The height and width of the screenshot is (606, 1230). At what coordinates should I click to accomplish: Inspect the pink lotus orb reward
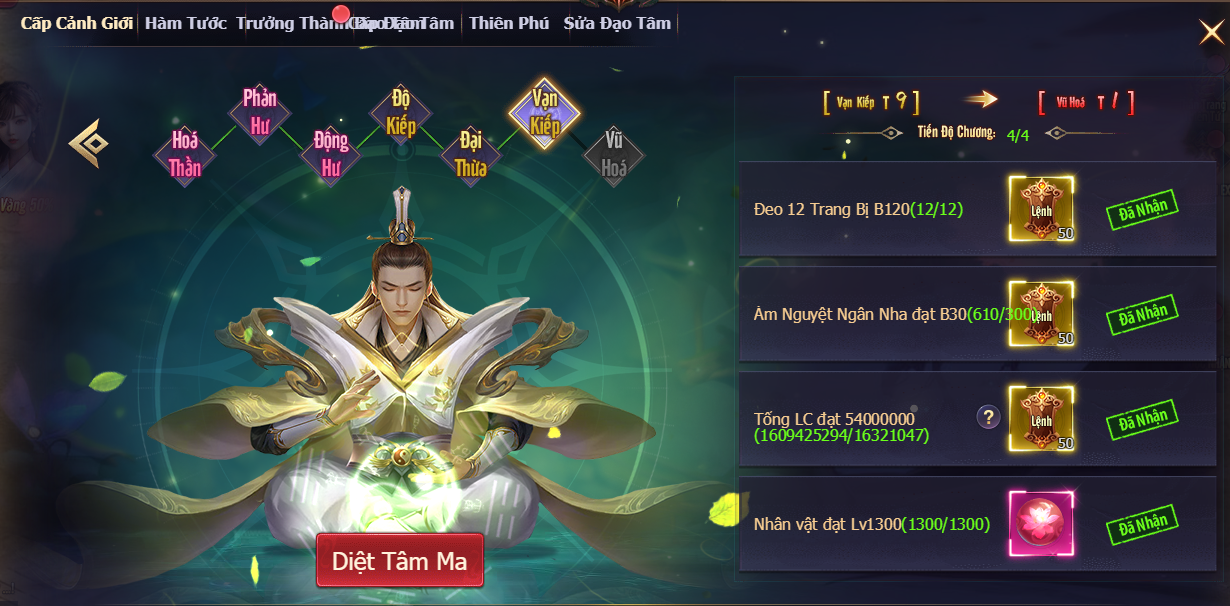click(1041, 523)
